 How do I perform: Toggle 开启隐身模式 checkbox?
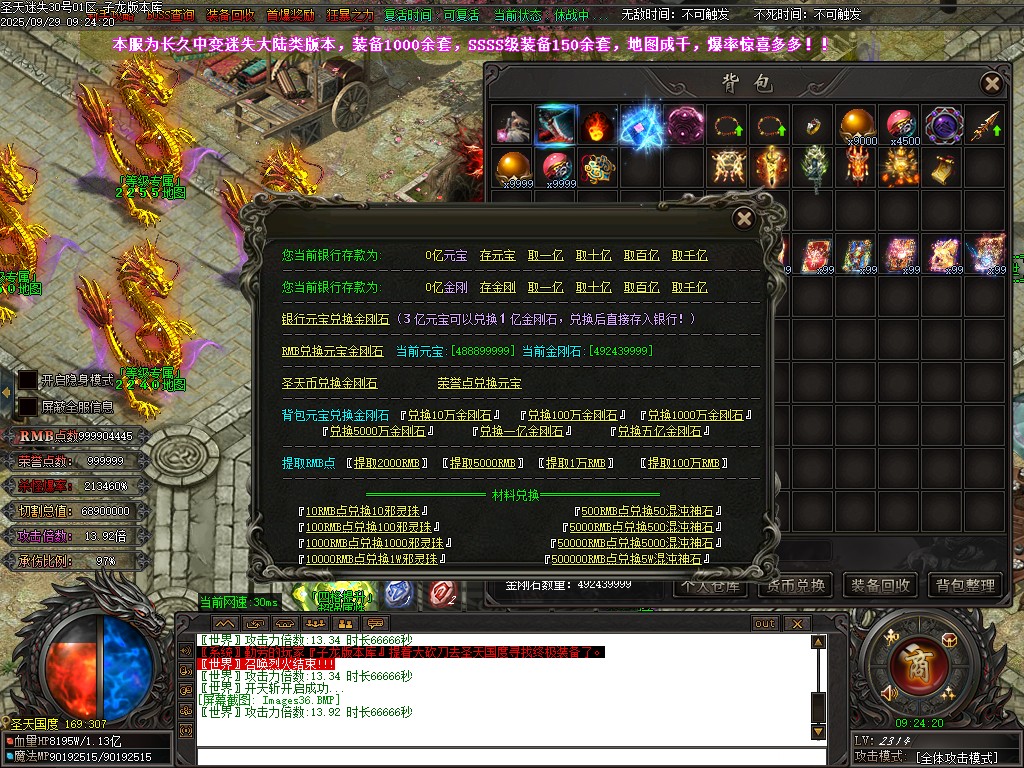click(29, 380)
